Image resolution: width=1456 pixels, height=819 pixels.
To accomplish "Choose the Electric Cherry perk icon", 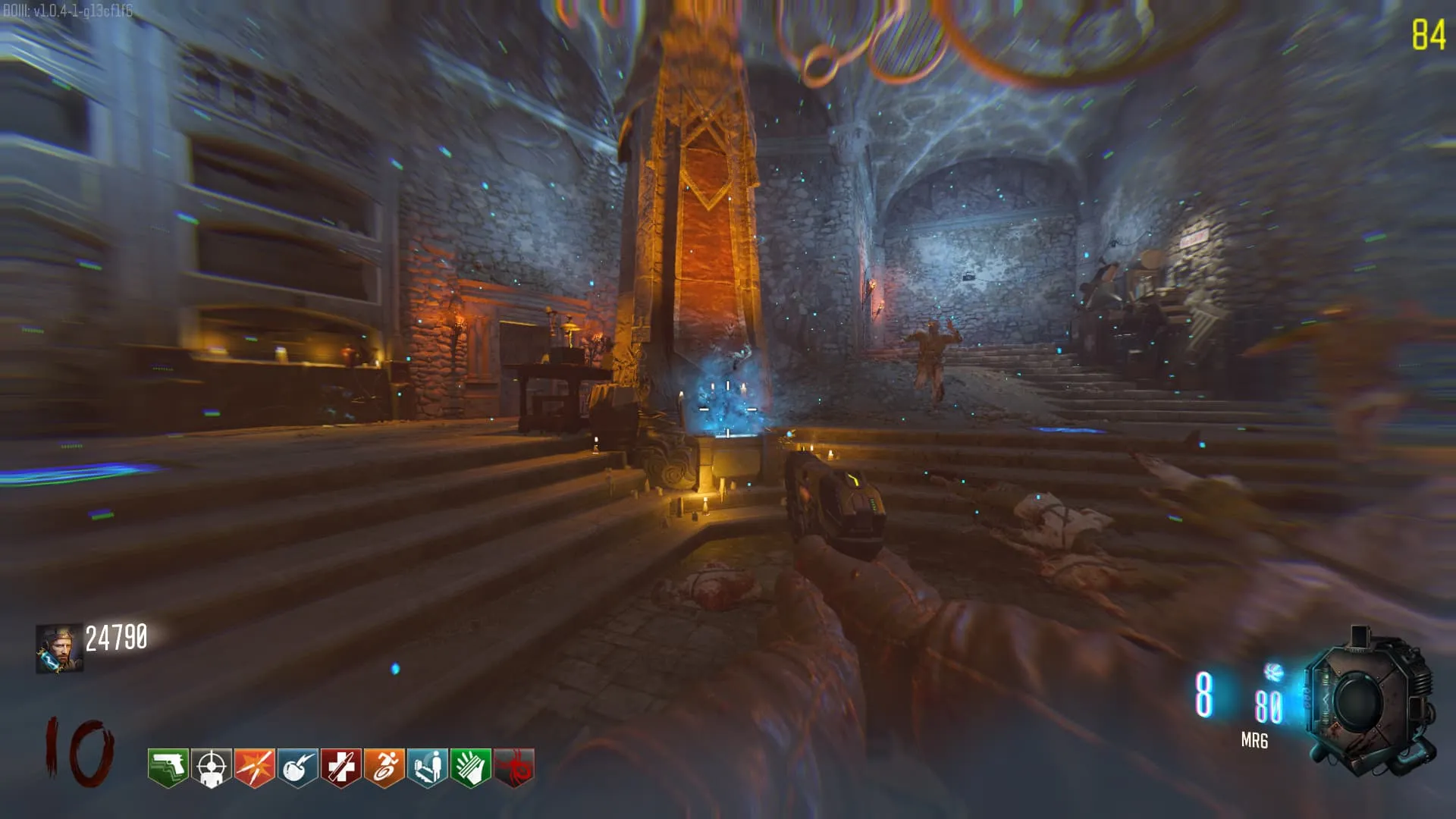I will [x=297, y=767].
